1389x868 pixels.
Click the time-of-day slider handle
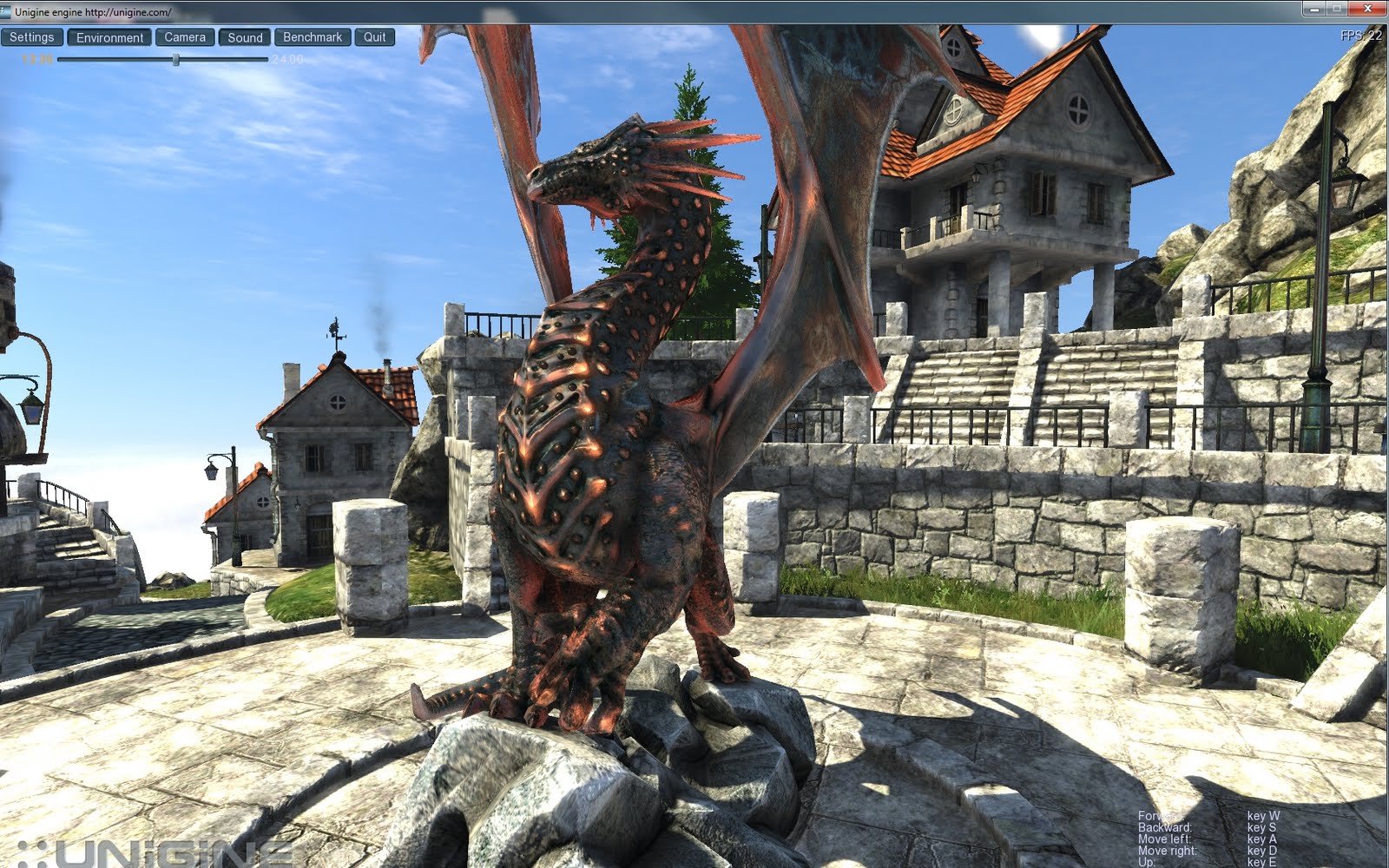(176, 60)
